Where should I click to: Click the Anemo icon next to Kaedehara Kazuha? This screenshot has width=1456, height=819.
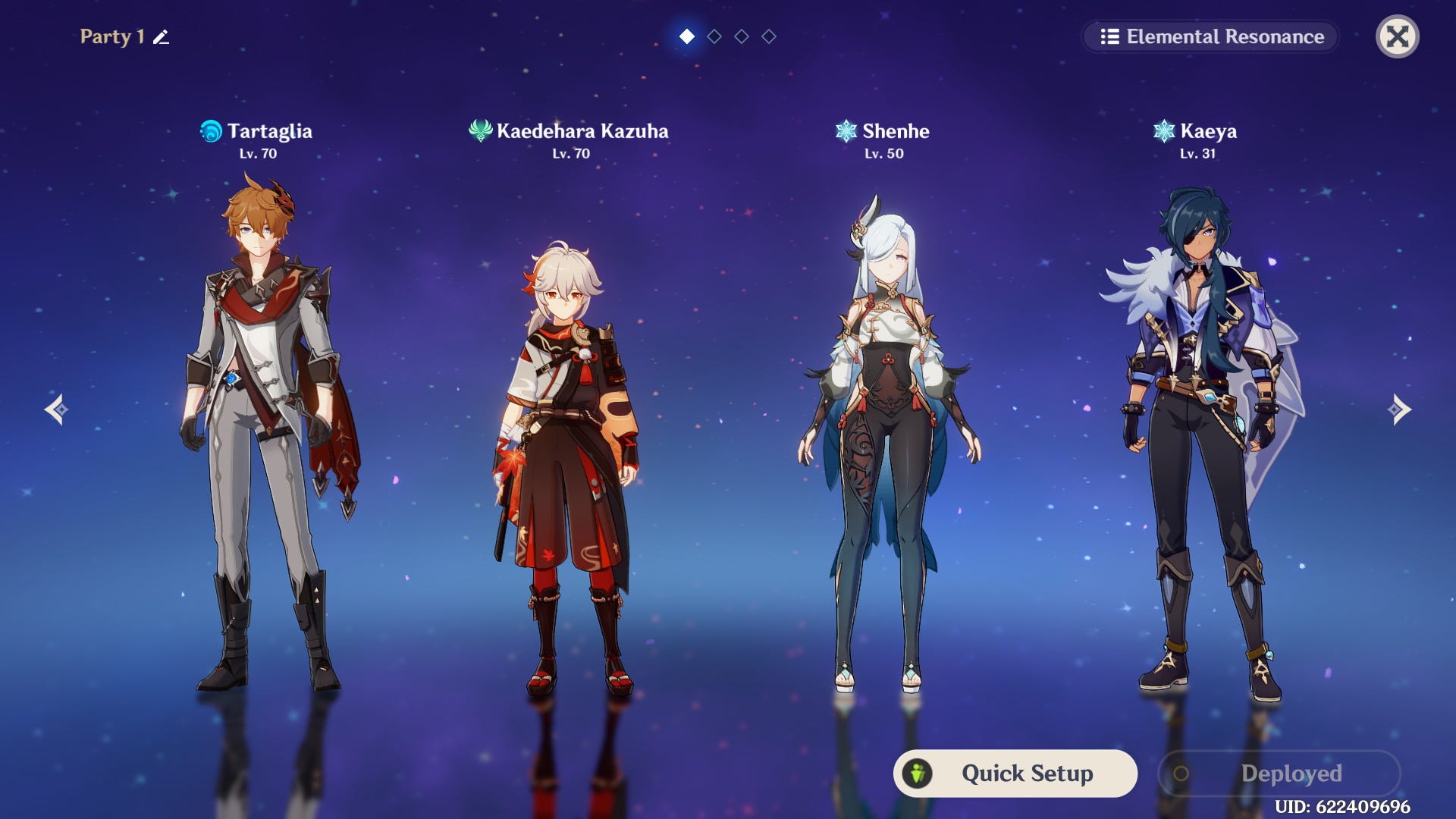point(480,130)
